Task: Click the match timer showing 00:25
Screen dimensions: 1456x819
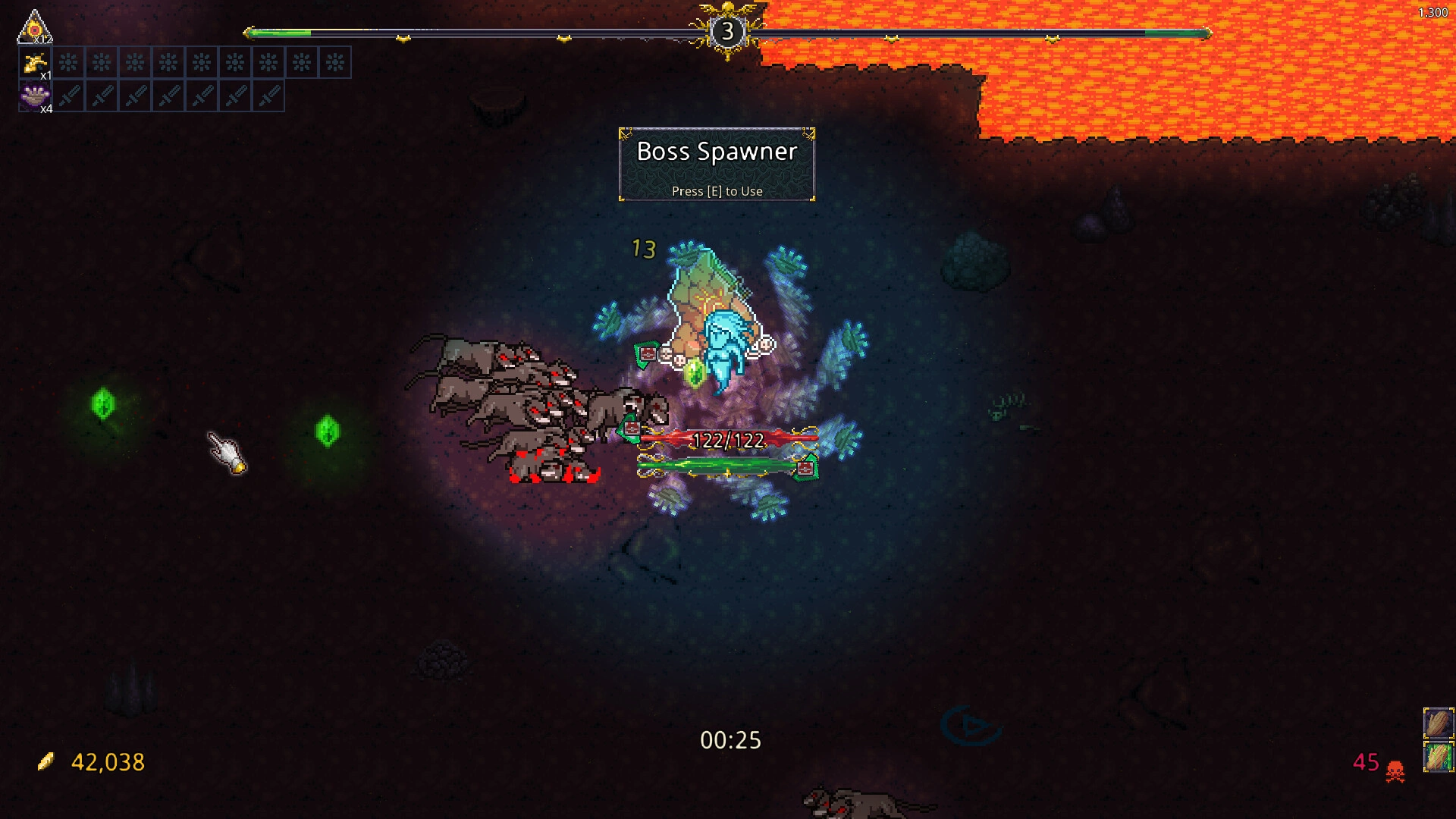Action: coord(730,740)
